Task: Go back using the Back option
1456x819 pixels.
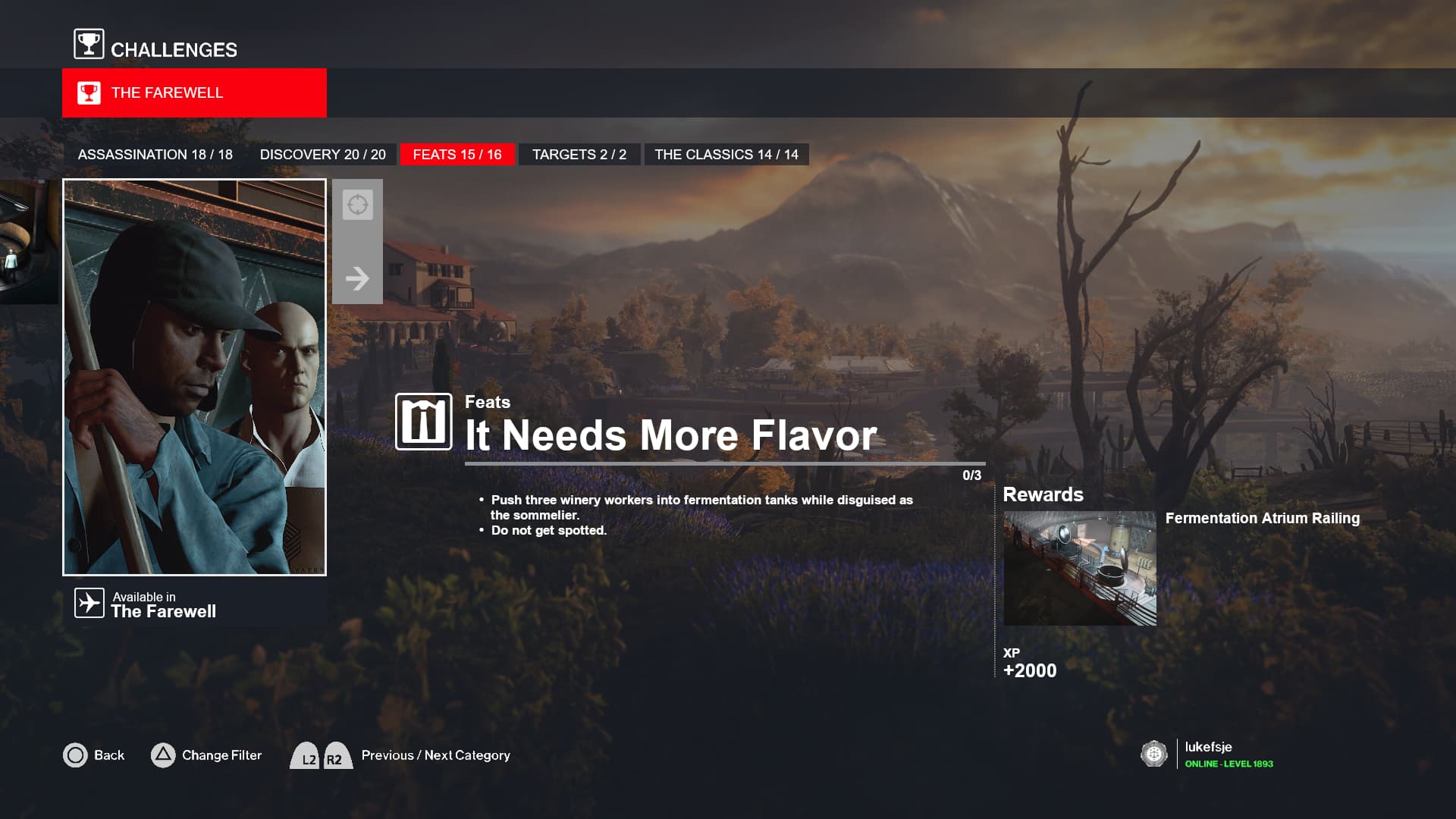Action: coord(94,755)
